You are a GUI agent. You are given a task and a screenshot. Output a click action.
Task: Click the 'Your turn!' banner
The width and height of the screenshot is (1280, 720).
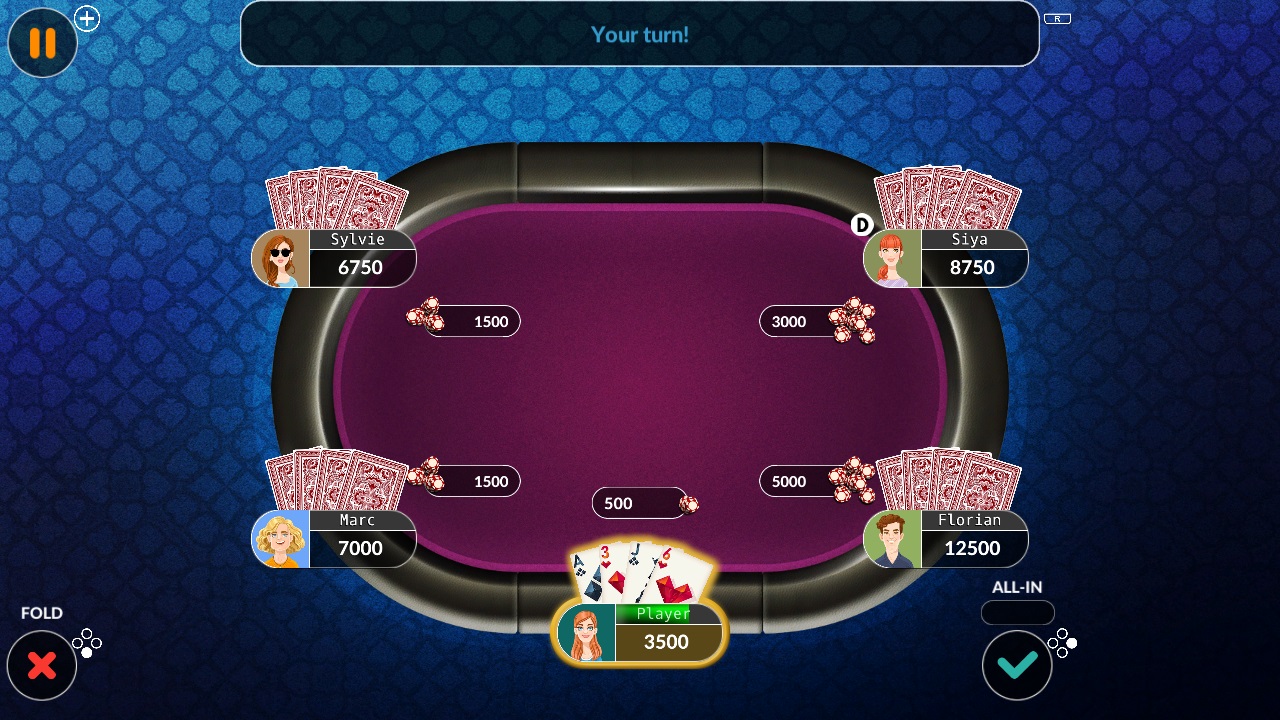[x=639, y=34]
